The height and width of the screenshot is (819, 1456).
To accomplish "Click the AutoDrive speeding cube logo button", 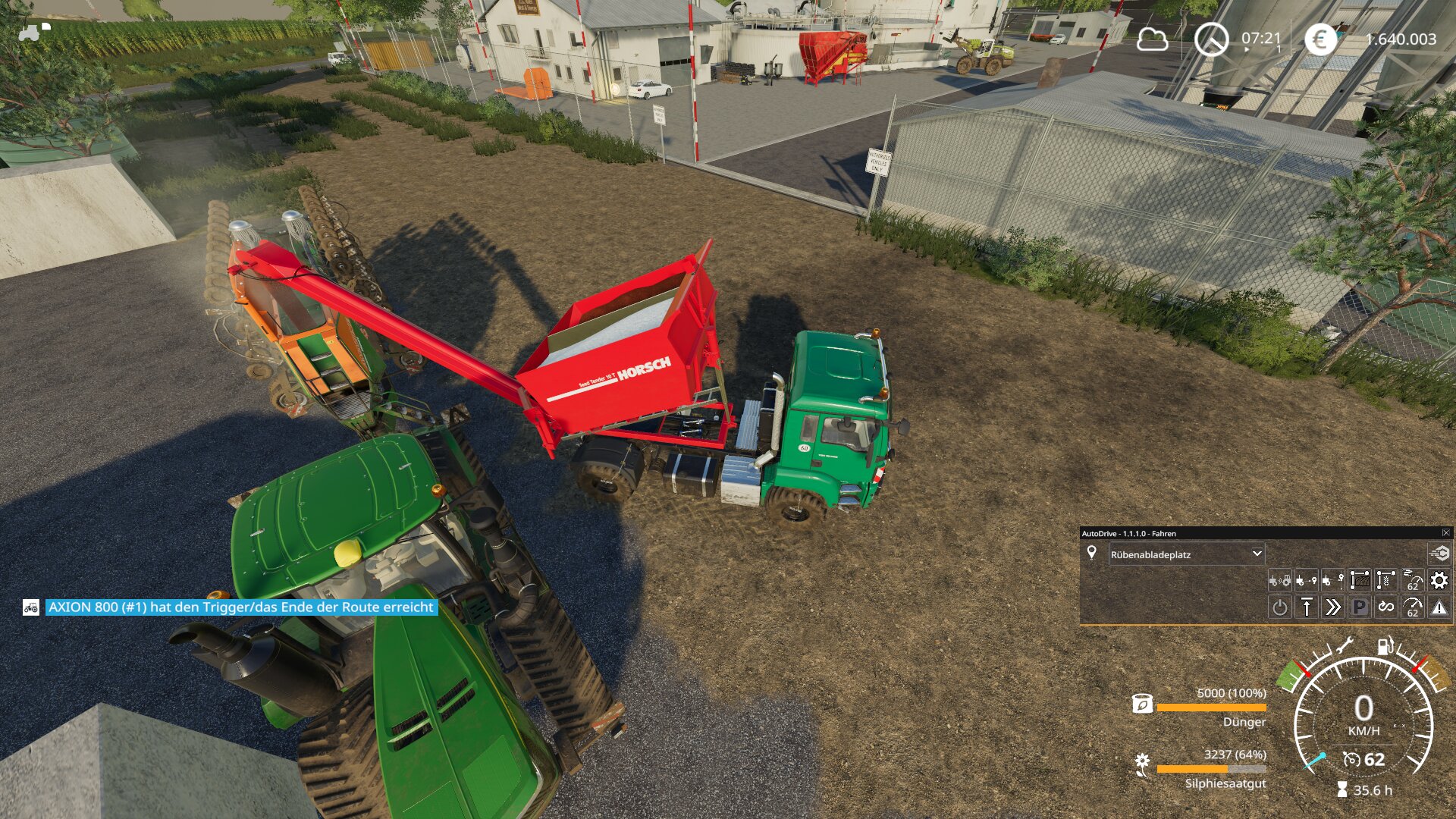I will pos(1439,554).
